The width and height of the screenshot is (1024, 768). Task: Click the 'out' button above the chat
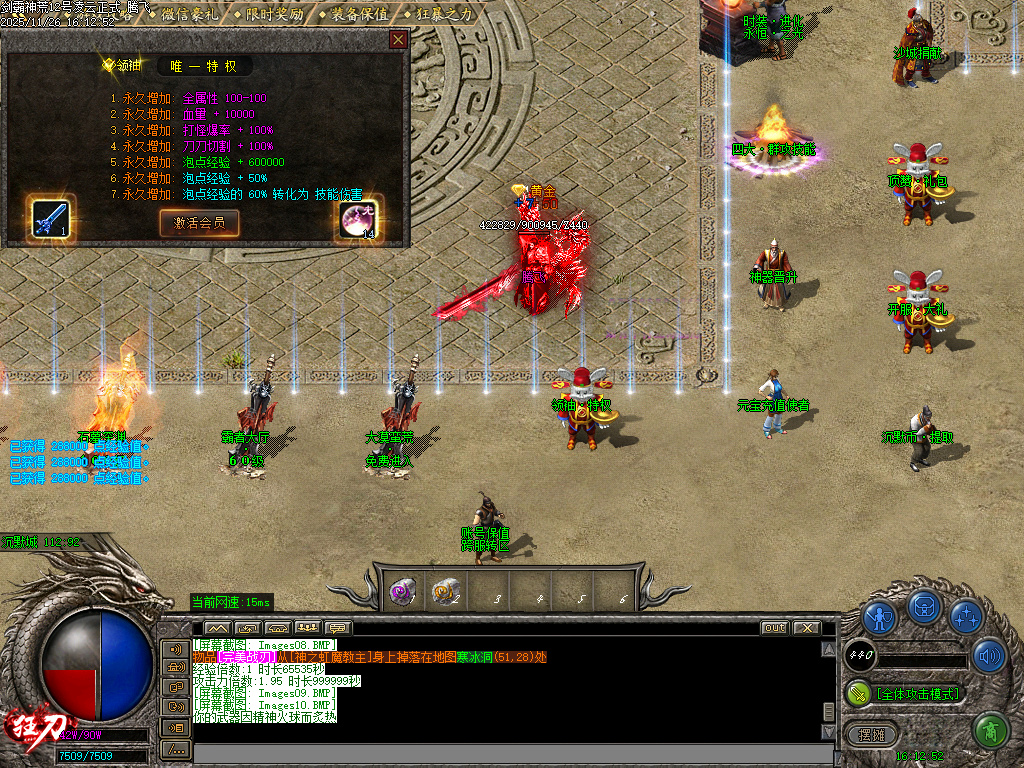point(774,628)
